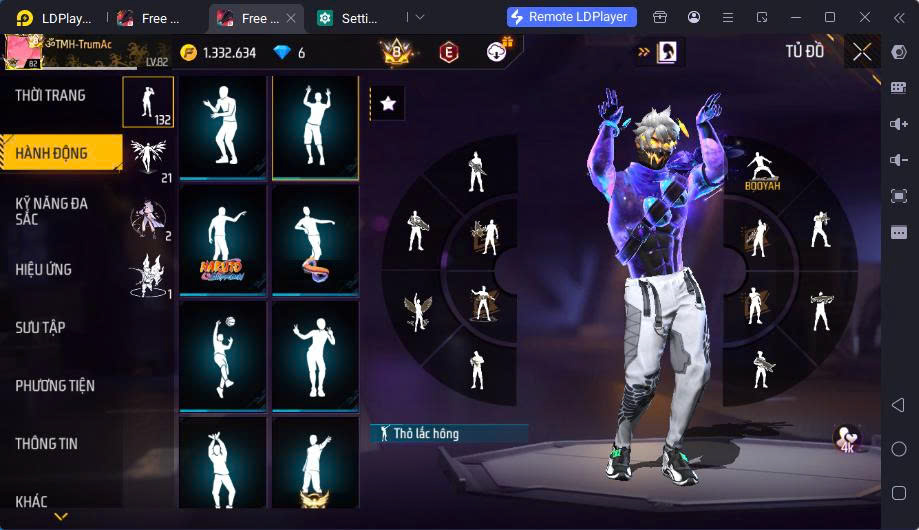919x530 pixels.
Task: Expand more categories with the down arrow
Action: [61, 517]
